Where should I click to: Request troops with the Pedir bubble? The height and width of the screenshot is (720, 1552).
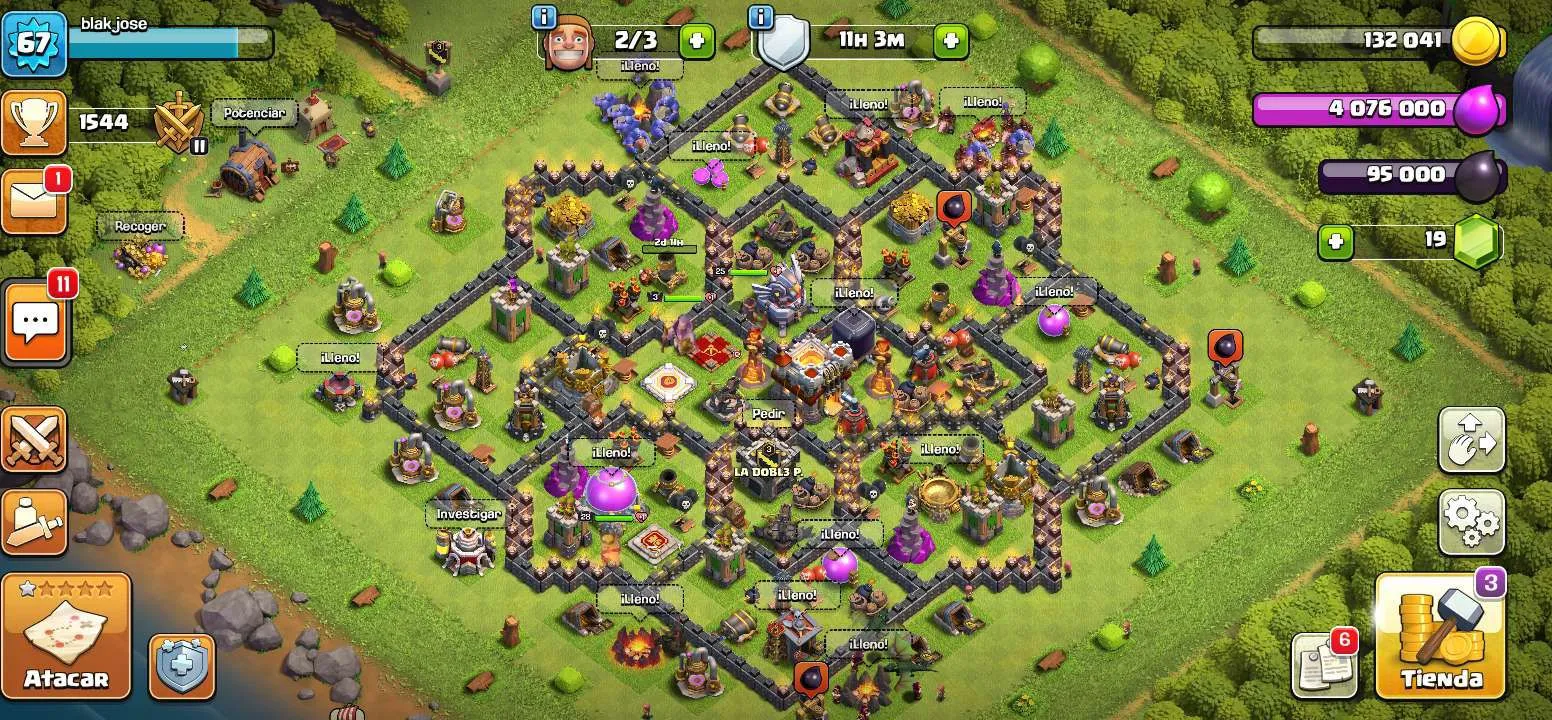pyautogui.click(x=769, y=413)
